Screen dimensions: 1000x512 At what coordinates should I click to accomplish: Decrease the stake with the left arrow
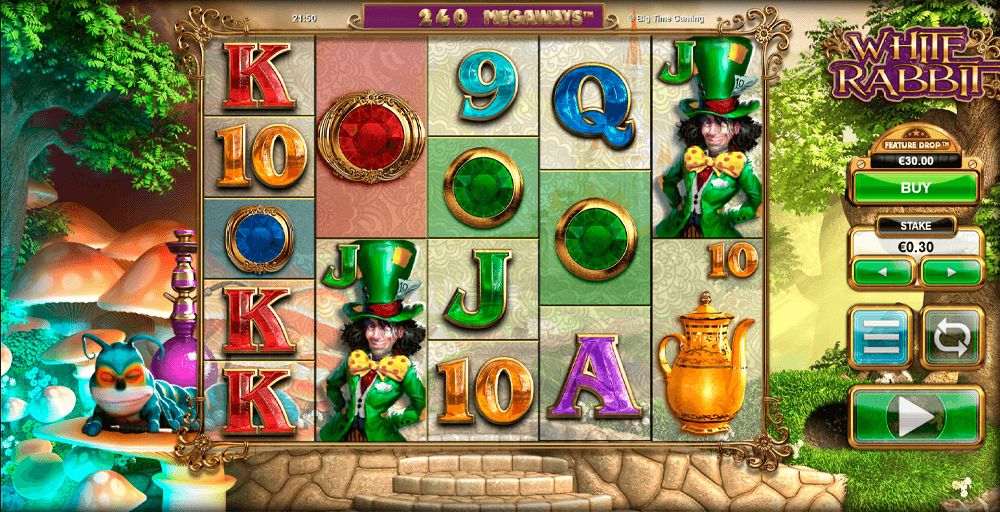(x=882, y=271)
